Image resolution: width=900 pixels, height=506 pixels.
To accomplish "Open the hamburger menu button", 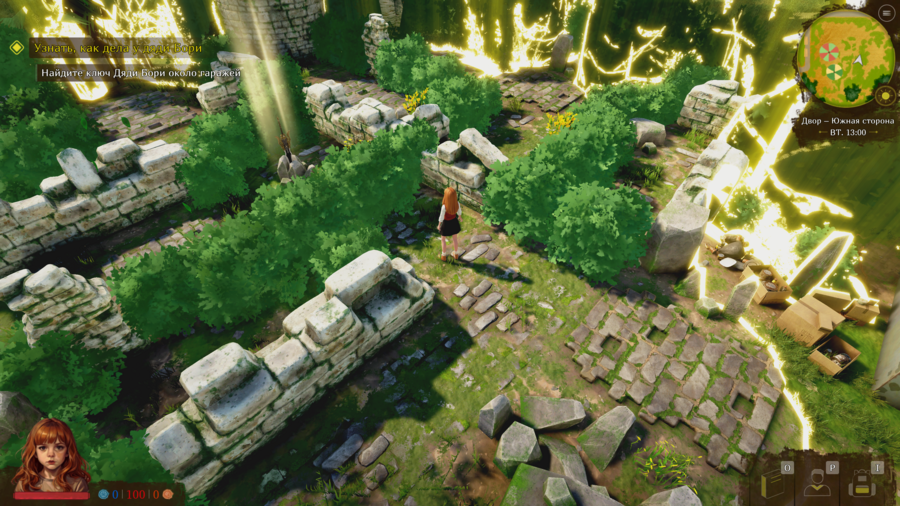I will (886, 13).
